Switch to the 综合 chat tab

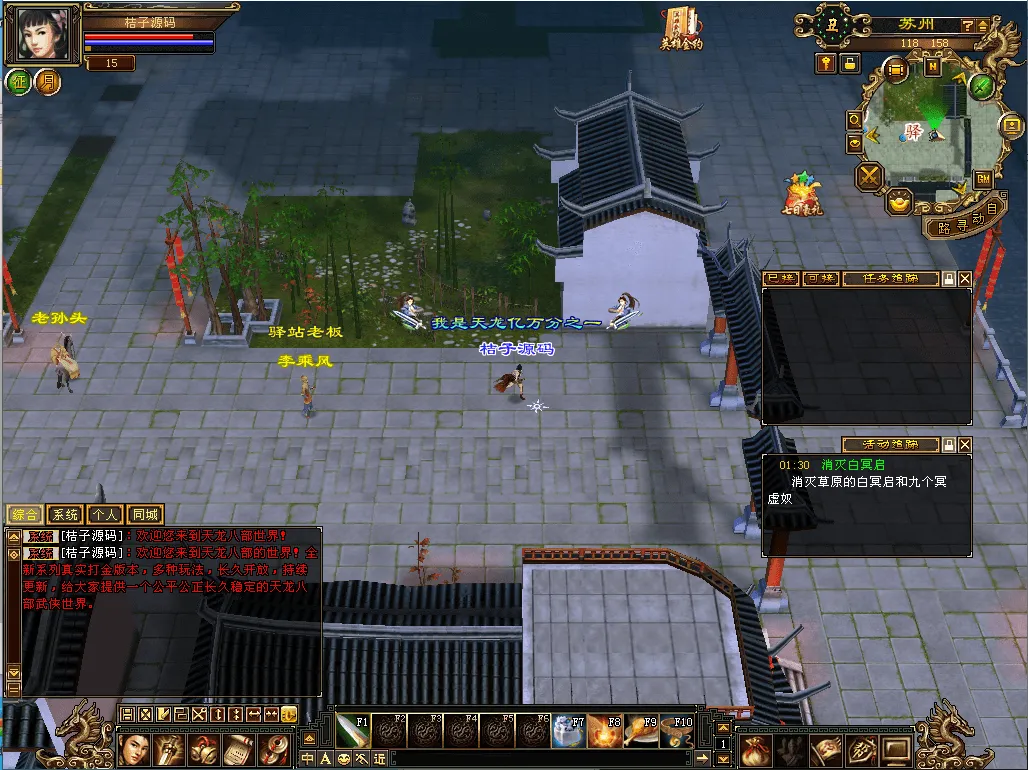(24, 515)
